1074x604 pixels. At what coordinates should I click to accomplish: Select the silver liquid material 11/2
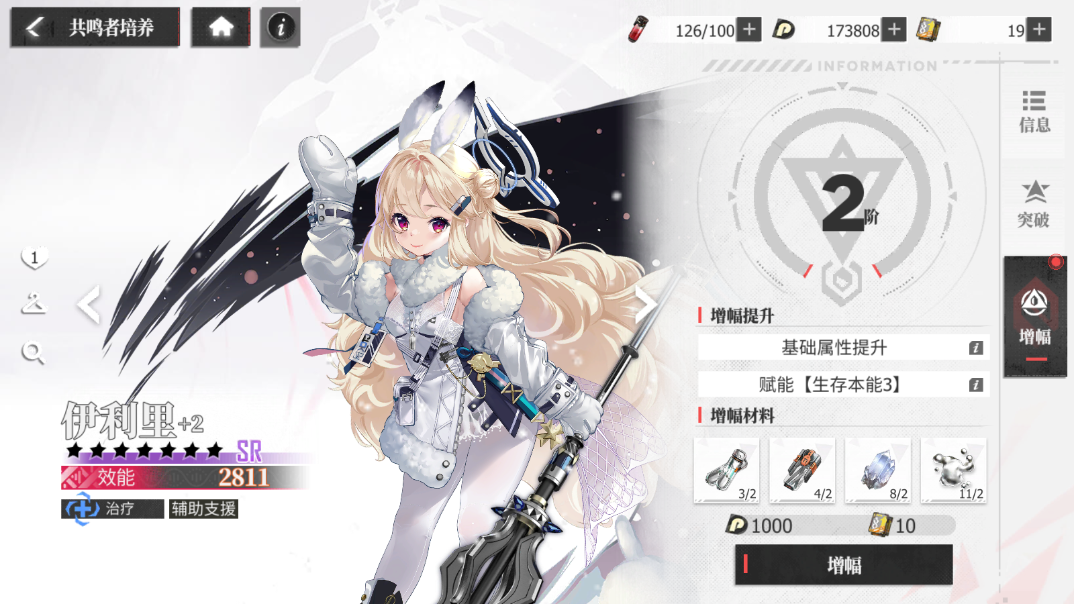click(x=953, y=470)
